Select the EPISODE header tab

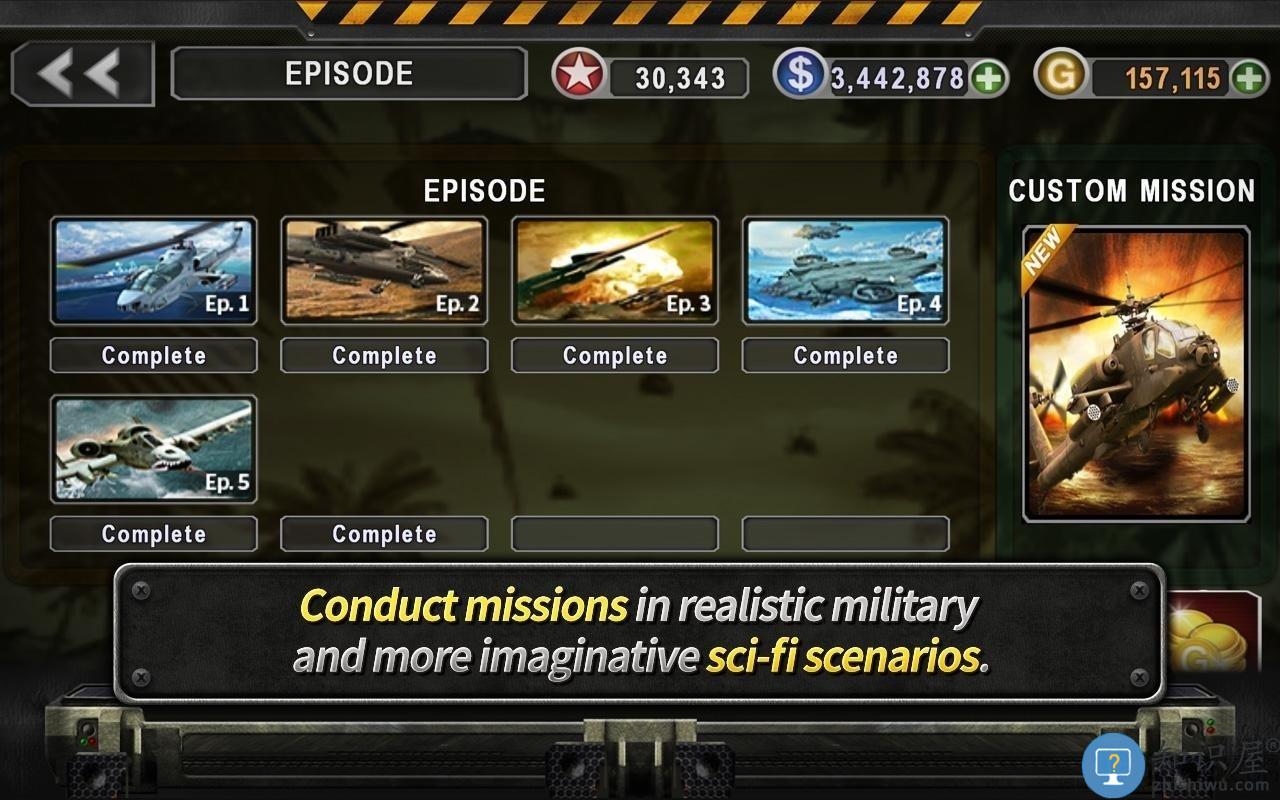coord(350,72)
